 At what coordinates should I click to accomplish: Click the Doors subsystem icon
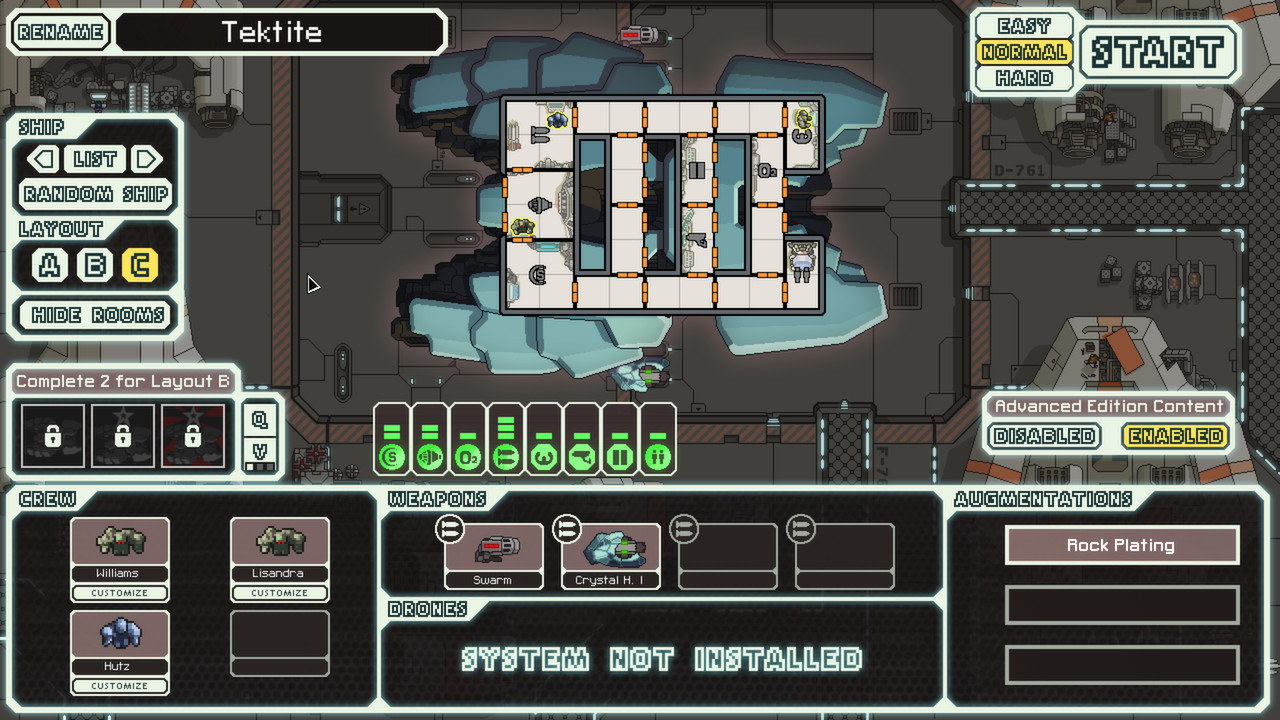pos(619,457)
